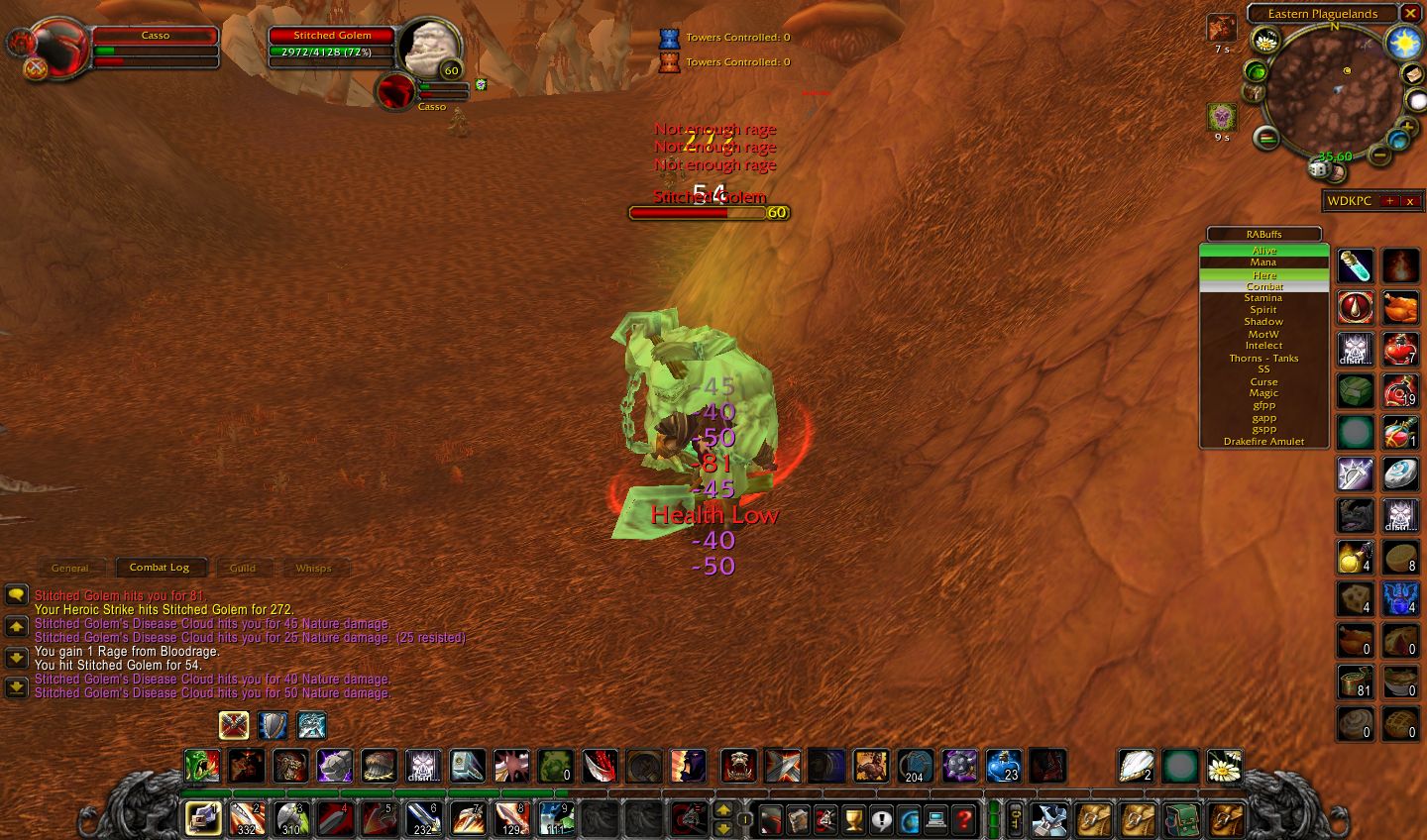This screenshot has height=840, width=1427.
Task: Open game options via the computer icon
Action: point(935,820)
